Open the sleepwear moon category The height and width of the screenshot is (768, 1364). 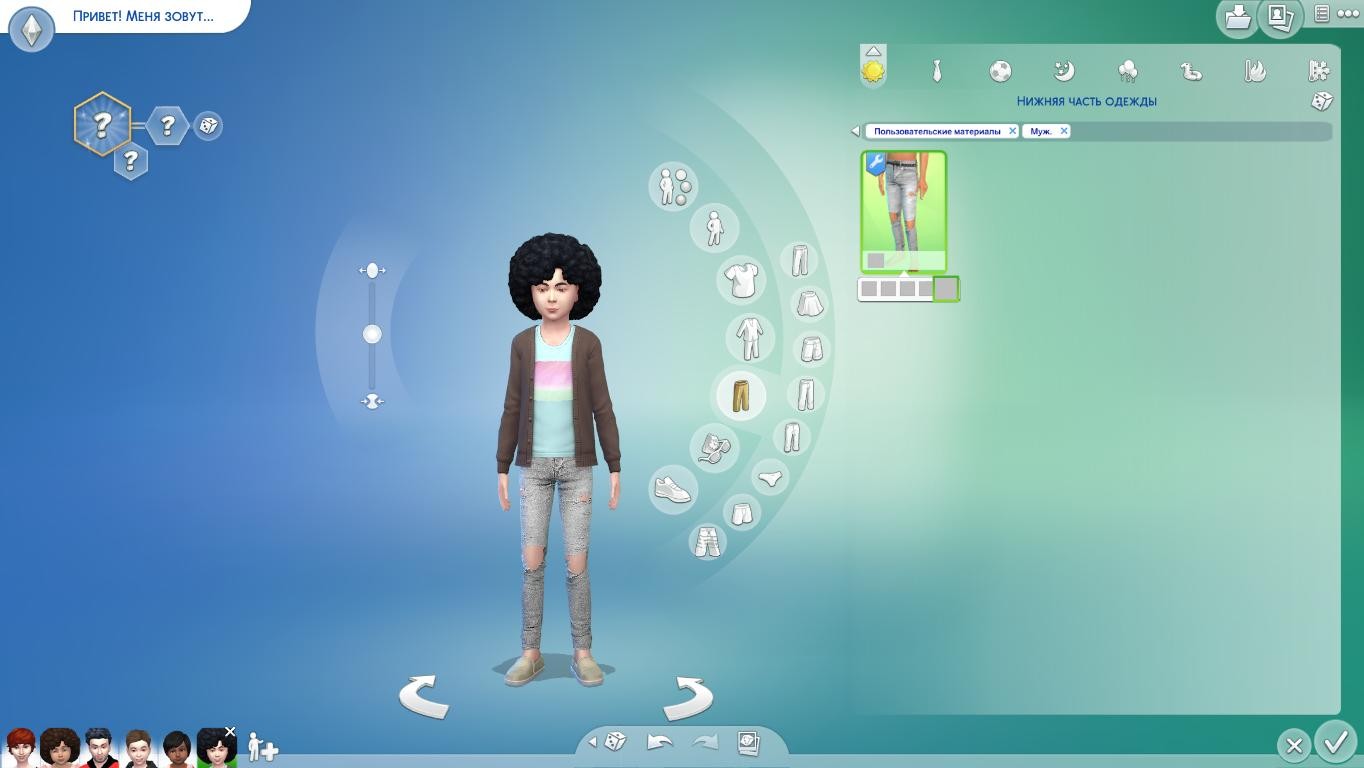(1064, 71)
